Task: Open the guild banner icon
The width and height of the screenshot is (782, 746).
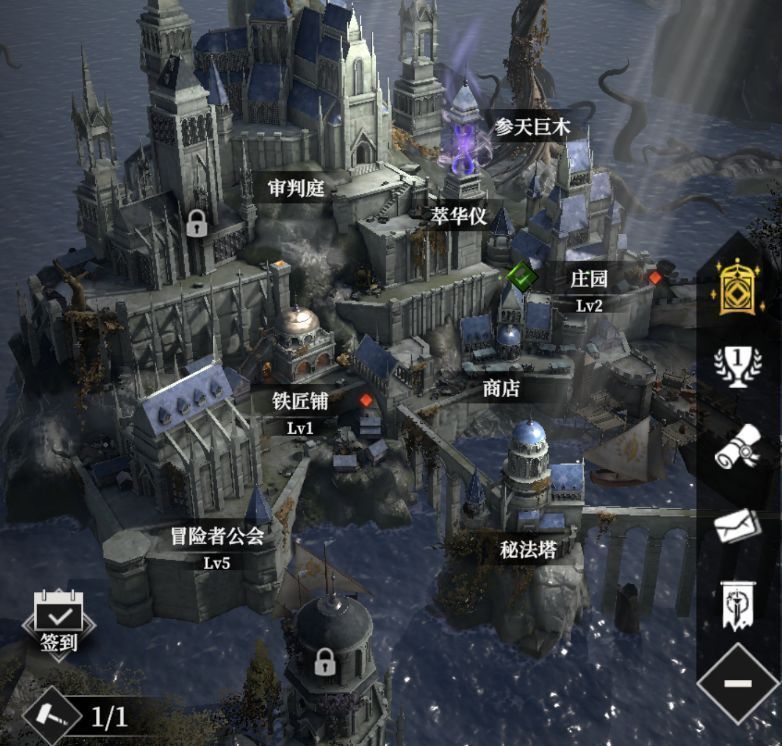Action: pos(738,602)
